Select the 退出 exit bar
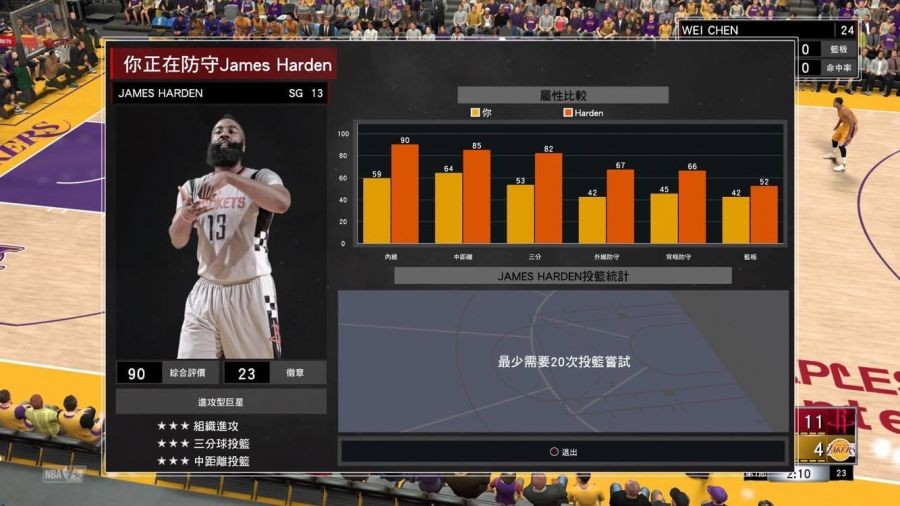This screenshot has width=900, height=506. click(563, 452)
